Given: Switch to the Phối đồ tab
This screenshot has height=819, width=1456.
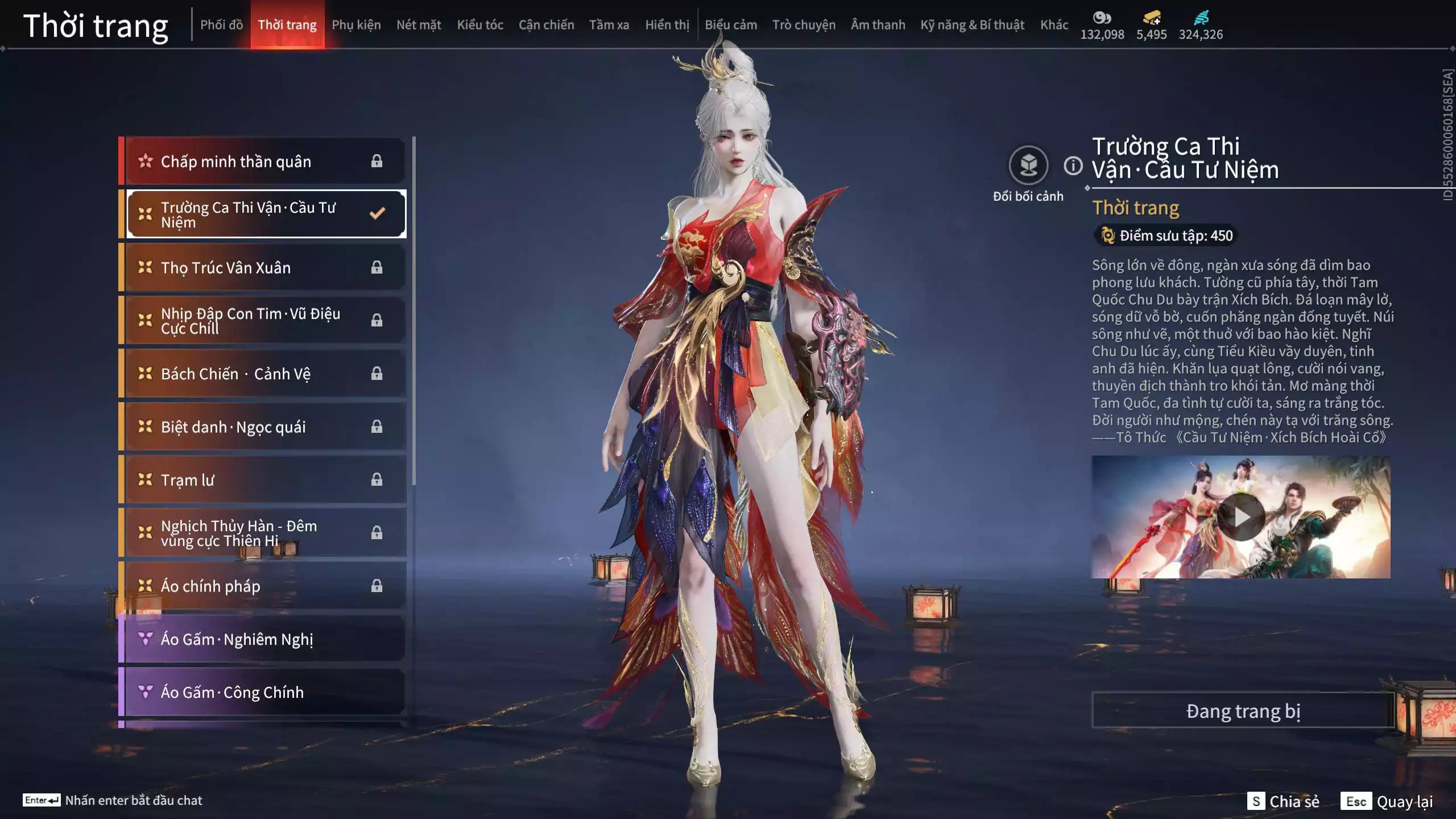Looking at the screenshot, I should 221,25.
